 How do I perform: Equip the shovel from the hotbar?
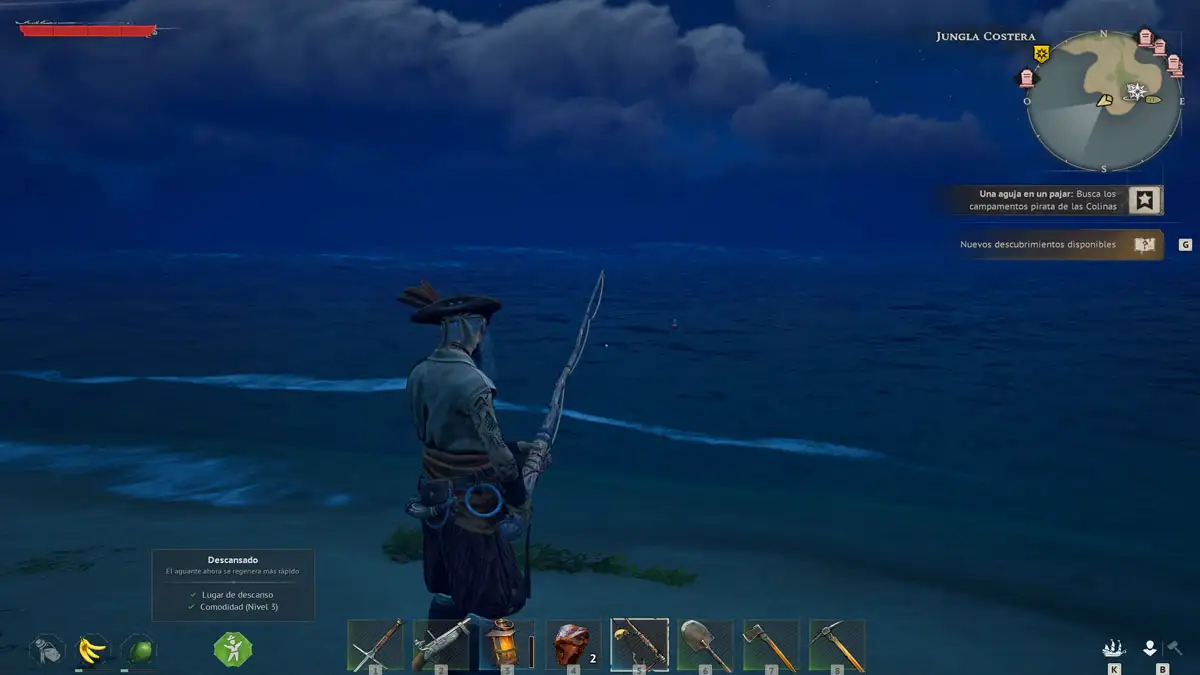click(705, 644)
